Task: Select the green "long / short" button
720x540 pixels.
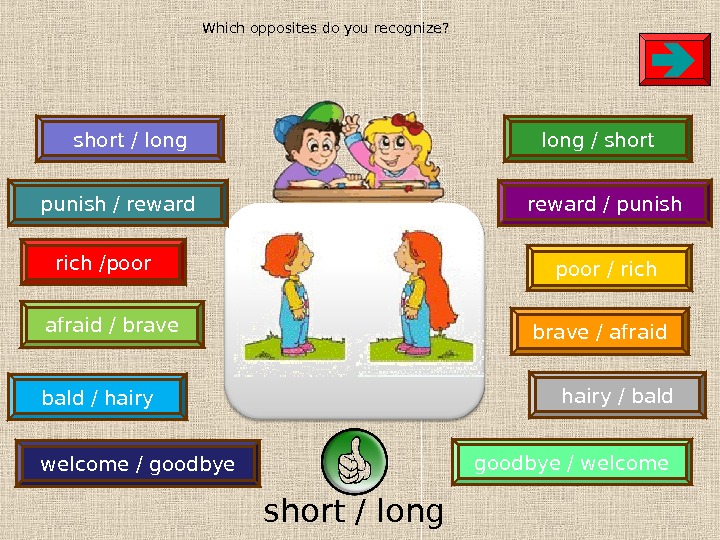Action: coord(598,140)
